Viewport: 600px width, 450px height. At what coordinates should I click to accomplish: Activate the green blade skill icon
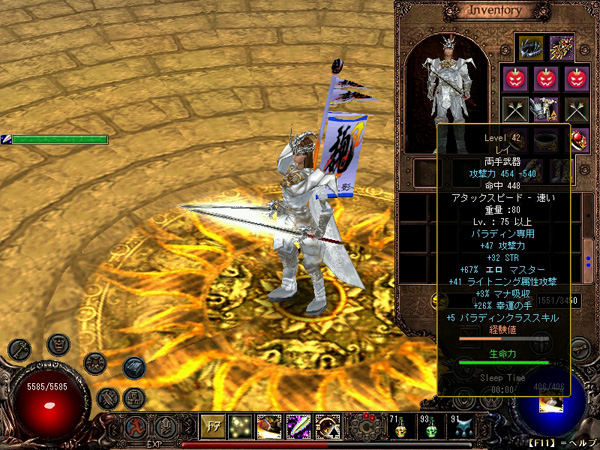click(298, 427)
